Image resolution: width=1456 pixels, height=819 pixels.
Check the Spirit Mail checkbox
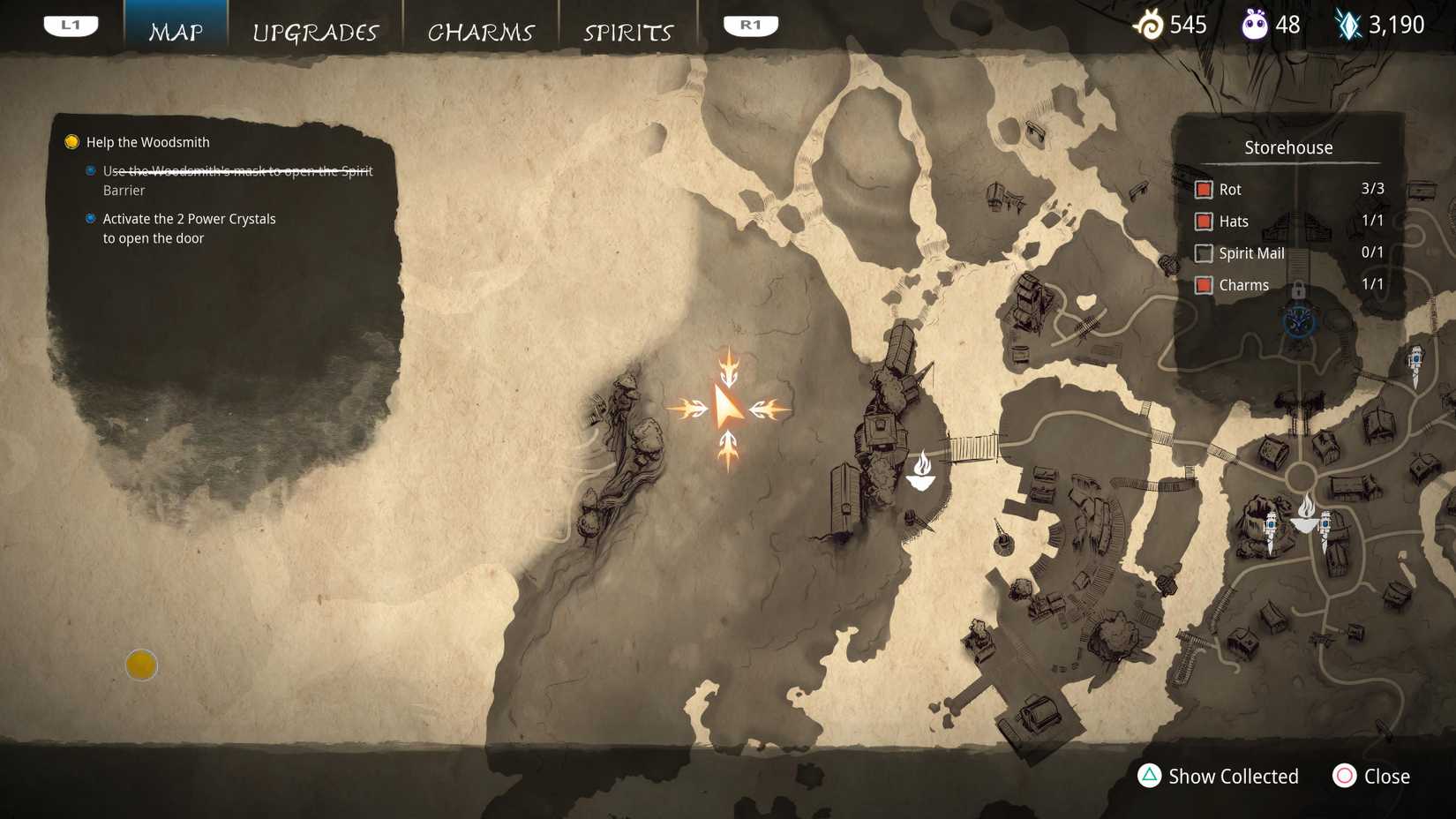point(1203,253)
